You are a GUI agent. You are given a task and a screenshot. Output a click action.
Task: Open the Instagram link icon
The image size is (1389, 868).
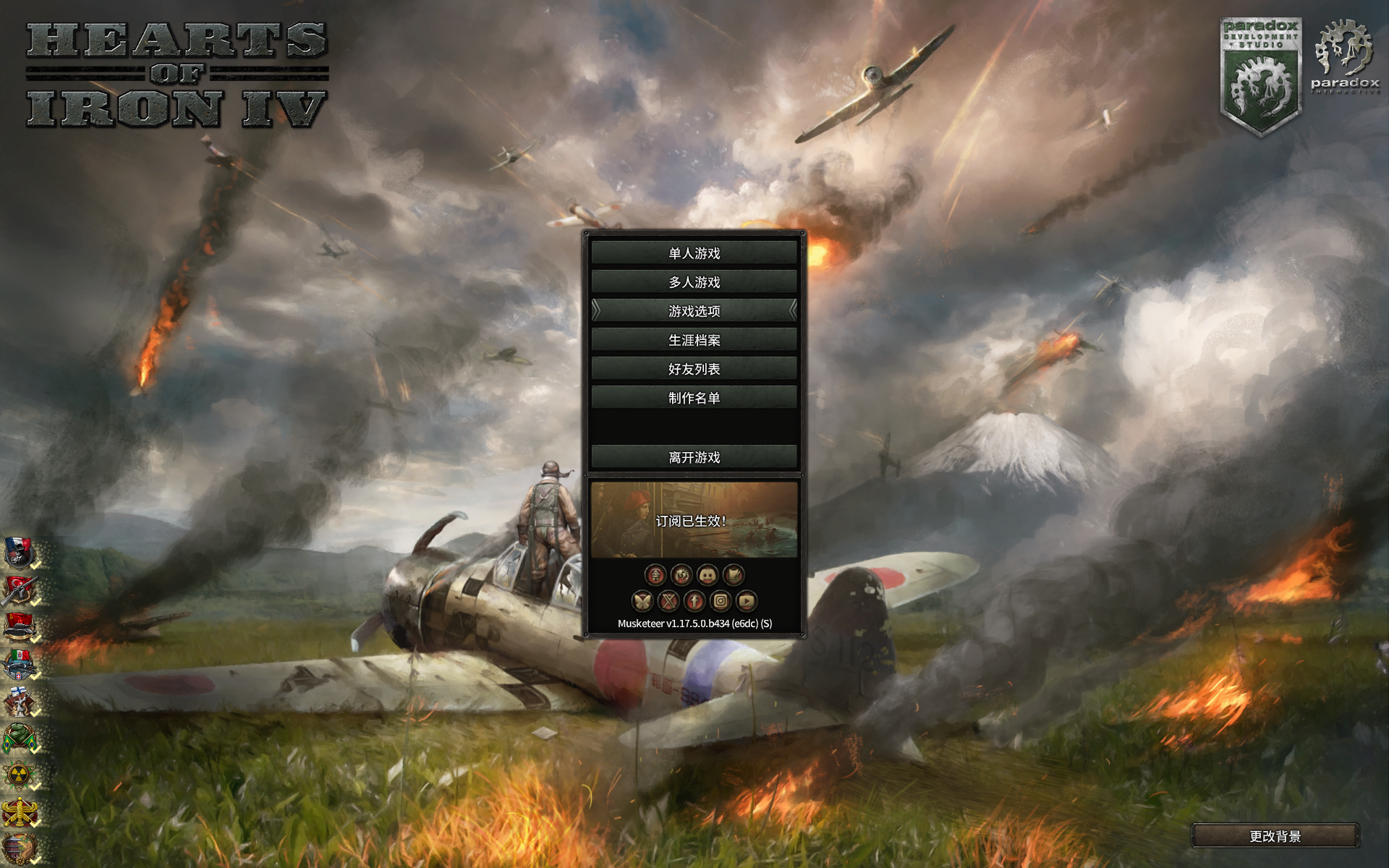721,600
